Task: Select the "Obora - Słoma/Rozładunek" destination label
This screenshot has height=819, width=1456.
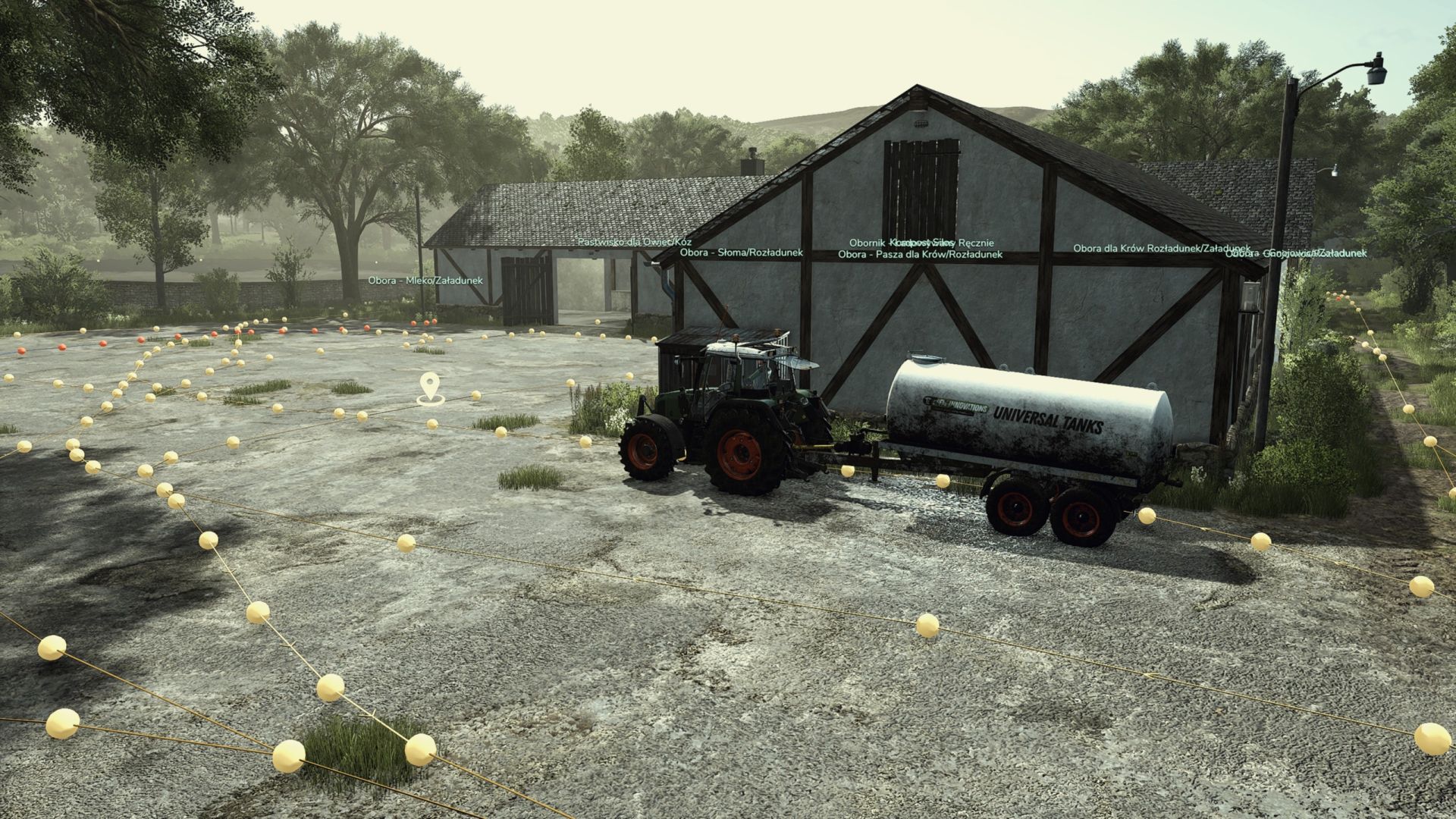Action: tap(741, 253)
